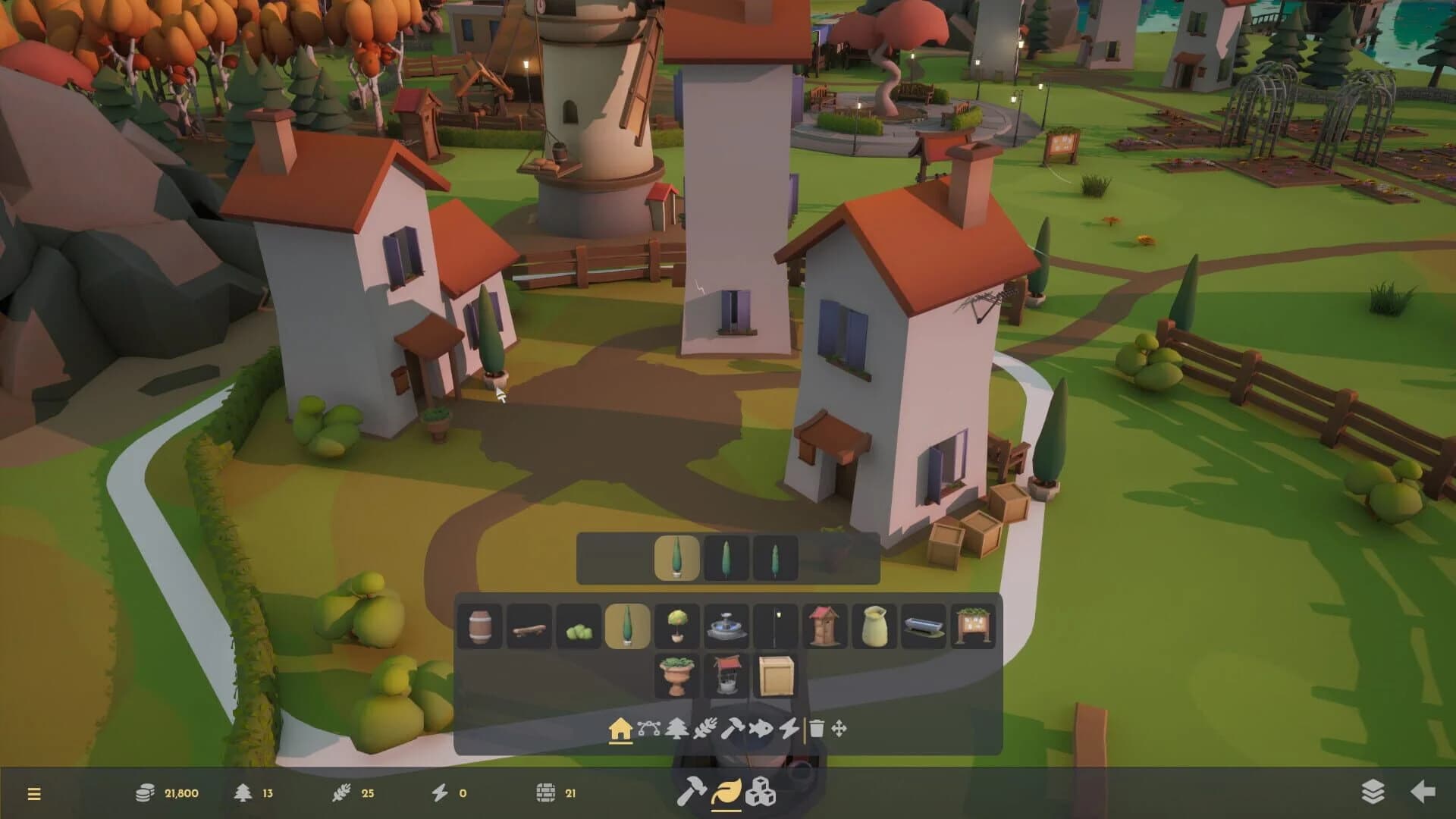Image resolution: width=1456 pixels, height=819 pixels.
Task: Select the wooden crate item
Action: [x=775, y=672]
